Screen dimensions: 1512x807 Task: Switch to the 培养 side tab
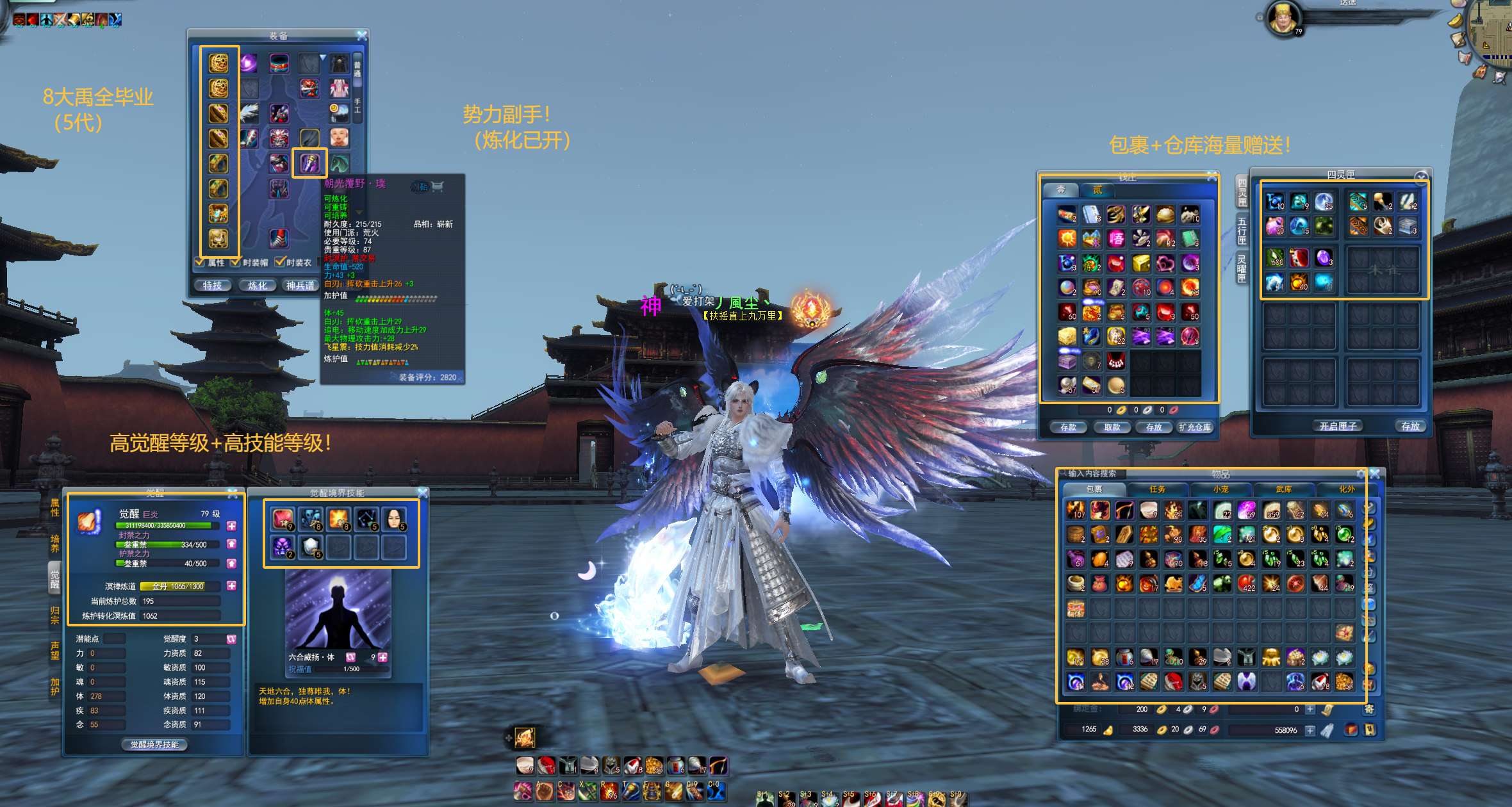(x=55, y=543)
